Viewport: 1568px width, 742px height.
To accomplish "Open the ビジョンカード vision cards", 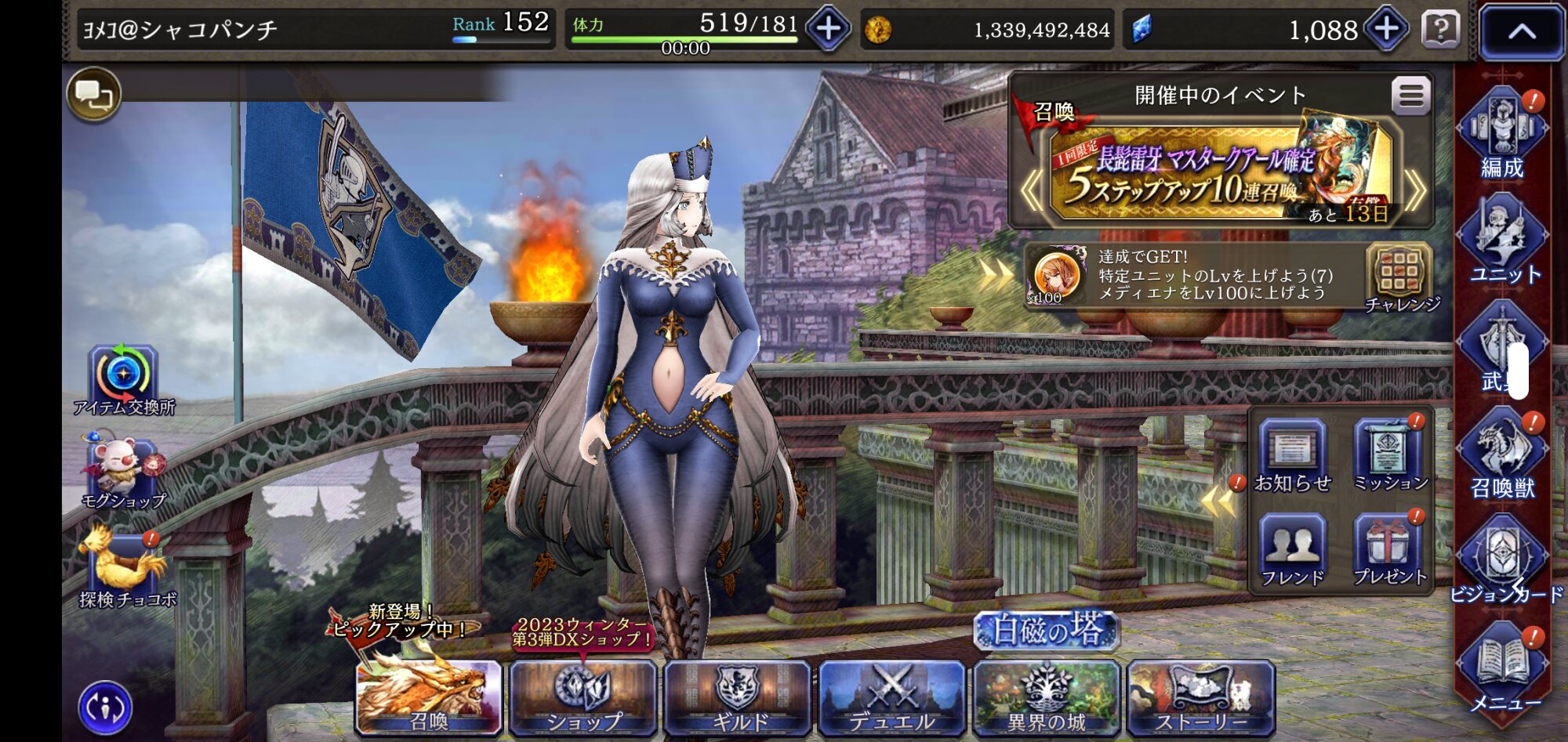I will point(1501,560).
